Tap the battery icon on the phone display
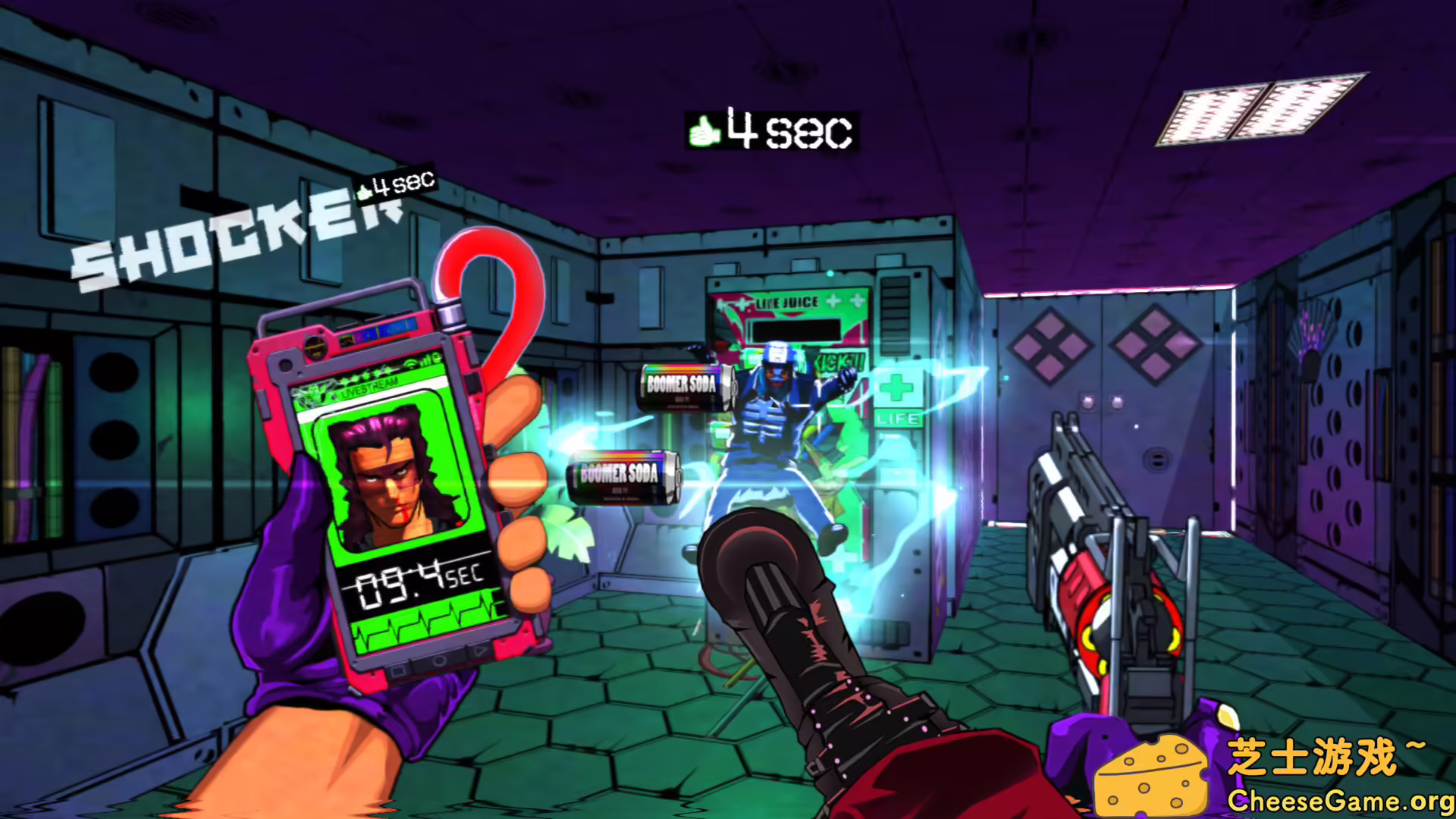The width and height of the screenshot is (1456, 819). point(437,356)
